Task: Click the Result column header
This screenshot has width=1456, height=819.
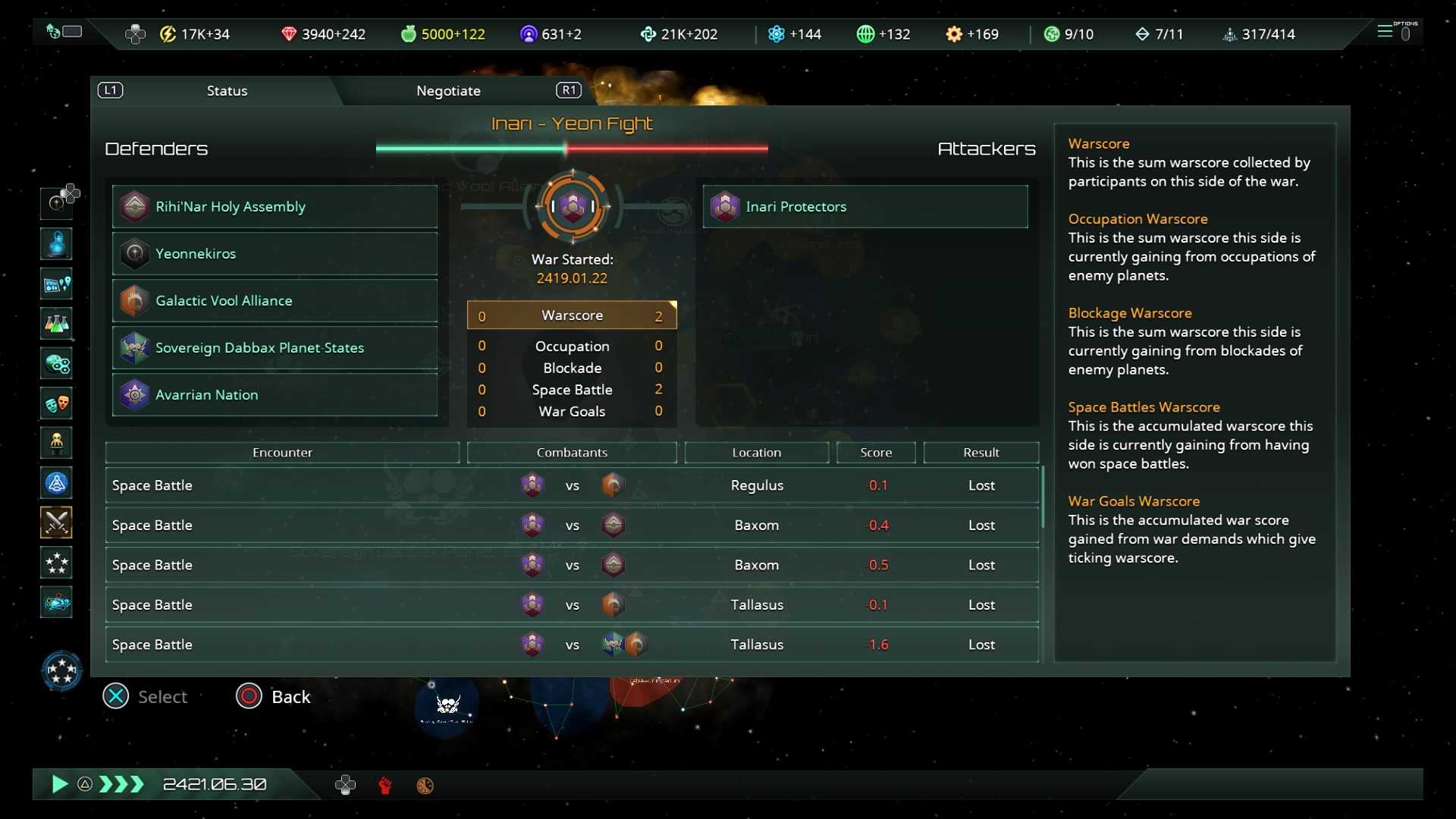Action: [x=981, y=453]
